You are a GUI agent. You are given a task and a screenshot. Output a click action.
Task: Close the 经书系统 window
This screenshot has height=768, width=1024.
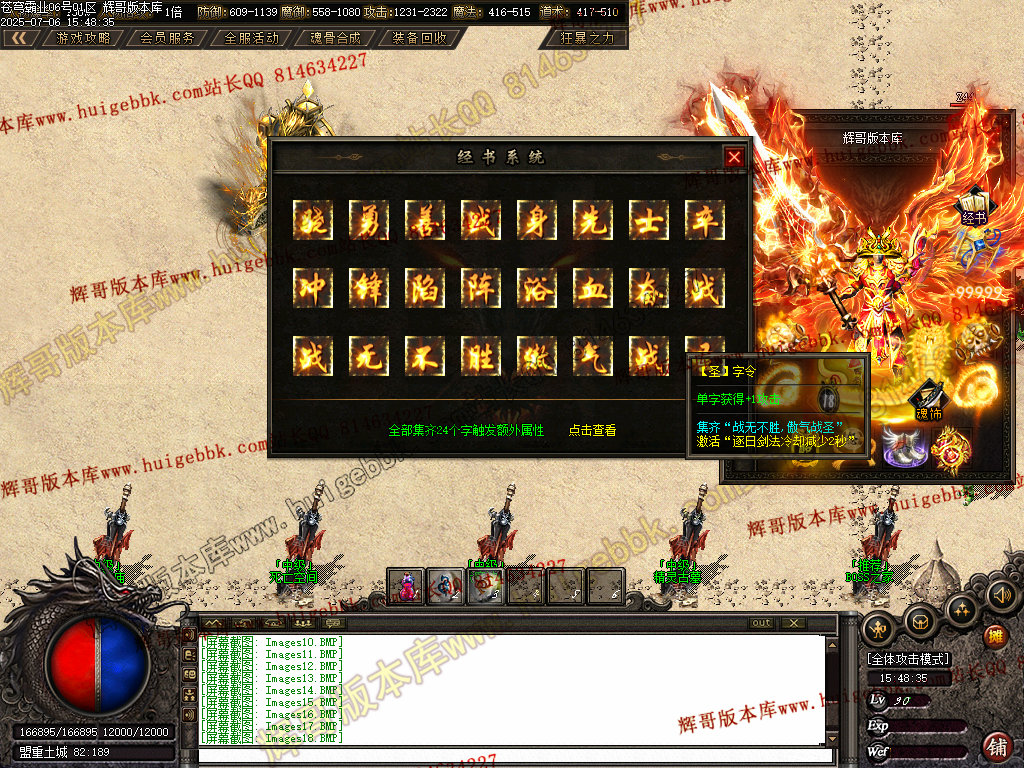[x=734, y=157]
